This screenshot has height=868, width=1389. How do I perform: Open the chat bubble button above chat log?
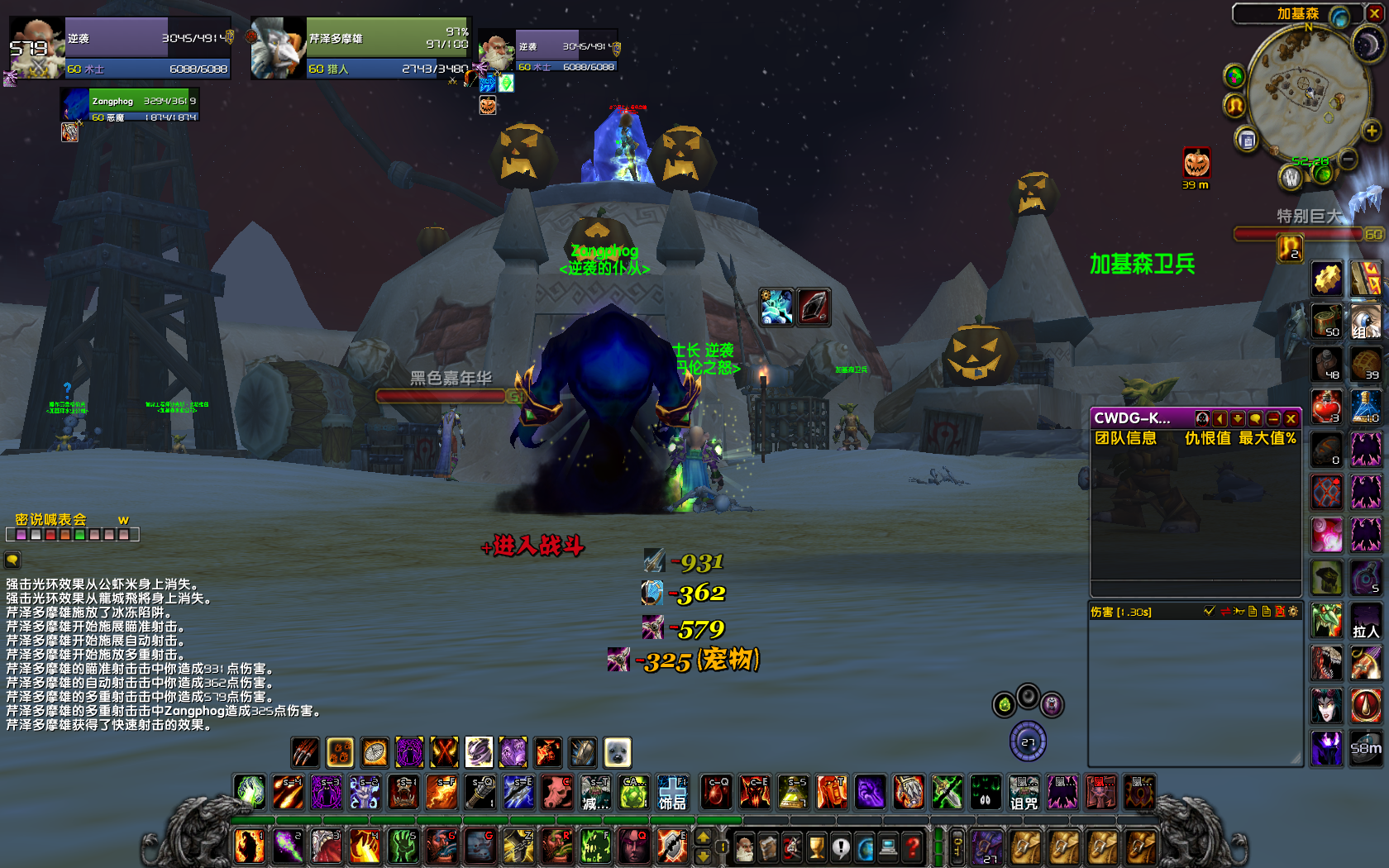pos(12,560)
